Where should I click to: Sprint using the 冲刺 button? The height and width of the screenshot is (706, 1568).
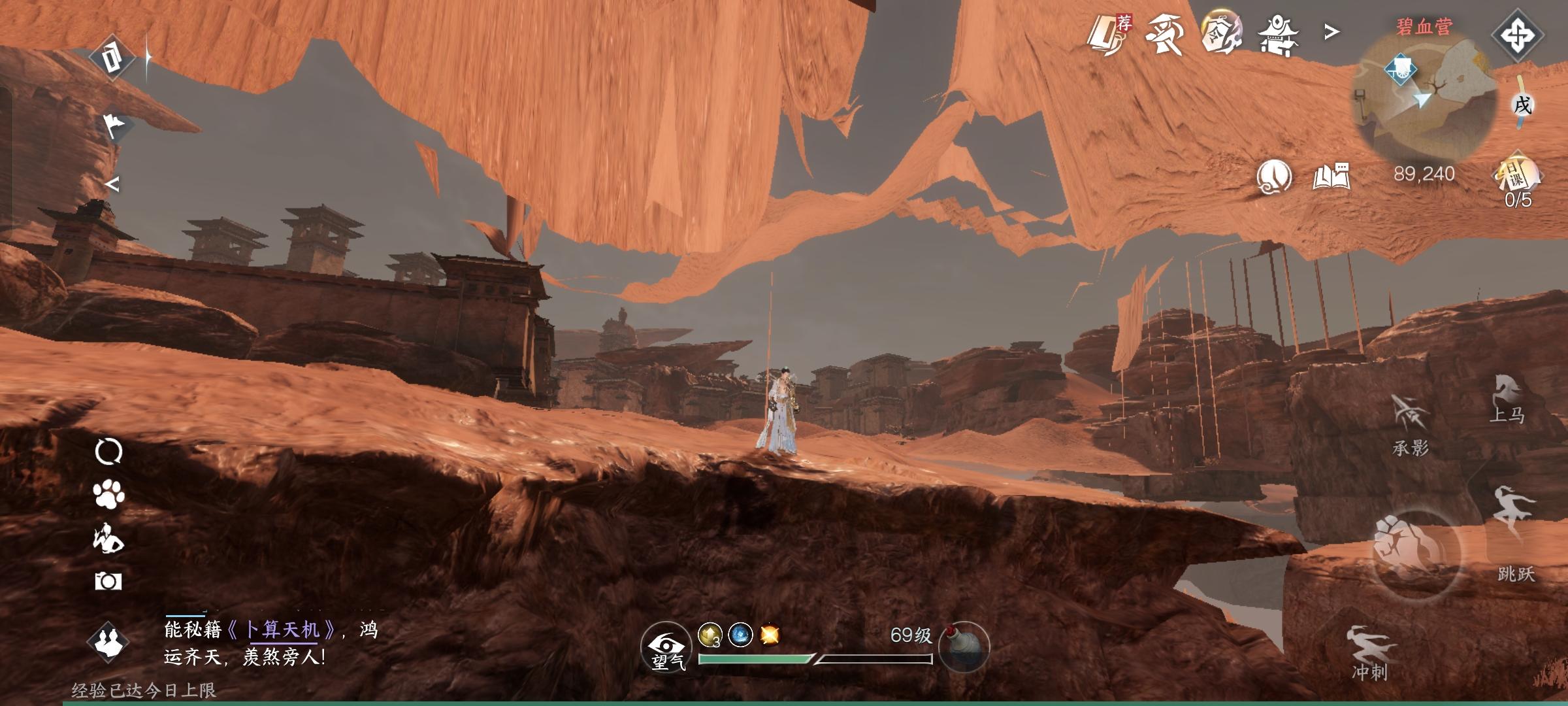[1369, 652]
